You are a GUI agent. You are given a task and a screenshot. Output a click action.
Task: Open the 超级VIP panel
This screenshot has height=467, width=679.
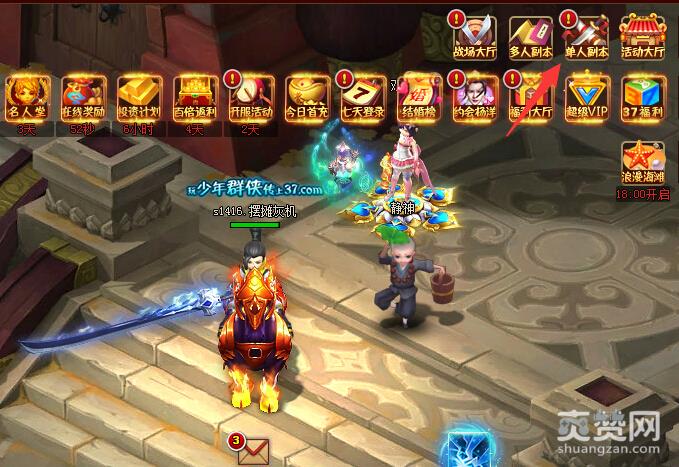pos(587,97)
